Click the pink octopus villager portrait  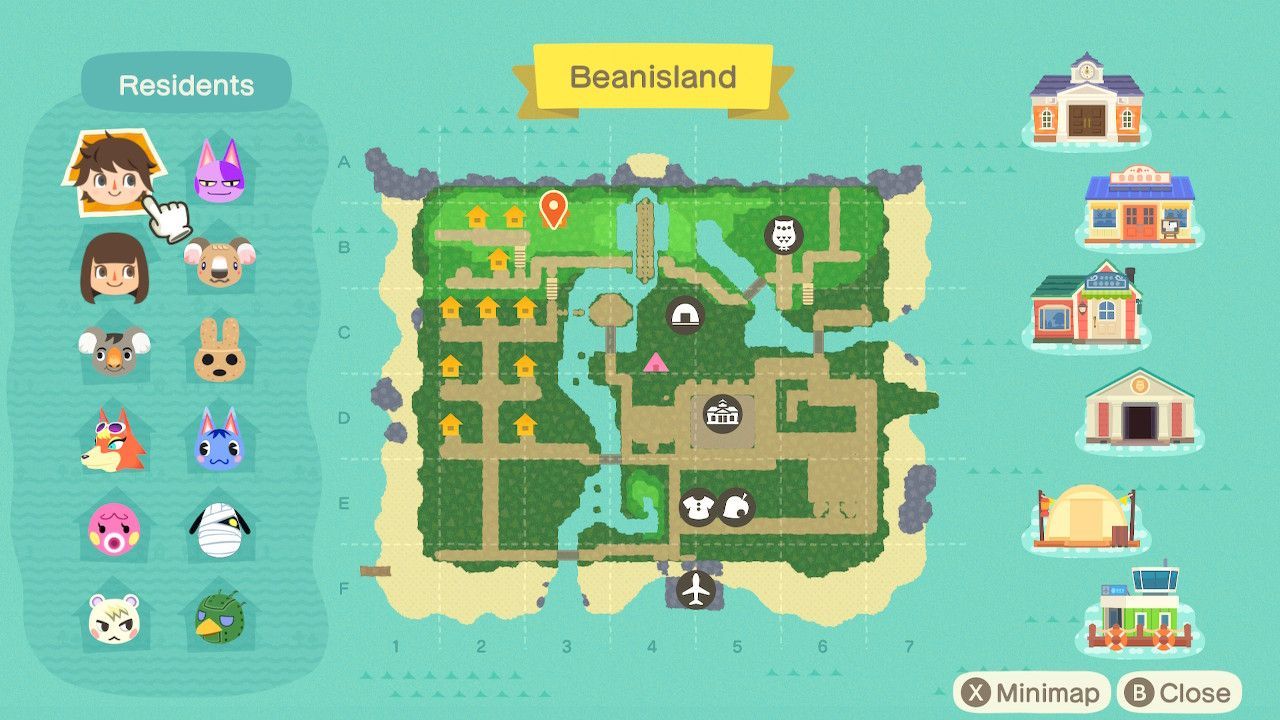pyautogui.click(x=113, y=528)
